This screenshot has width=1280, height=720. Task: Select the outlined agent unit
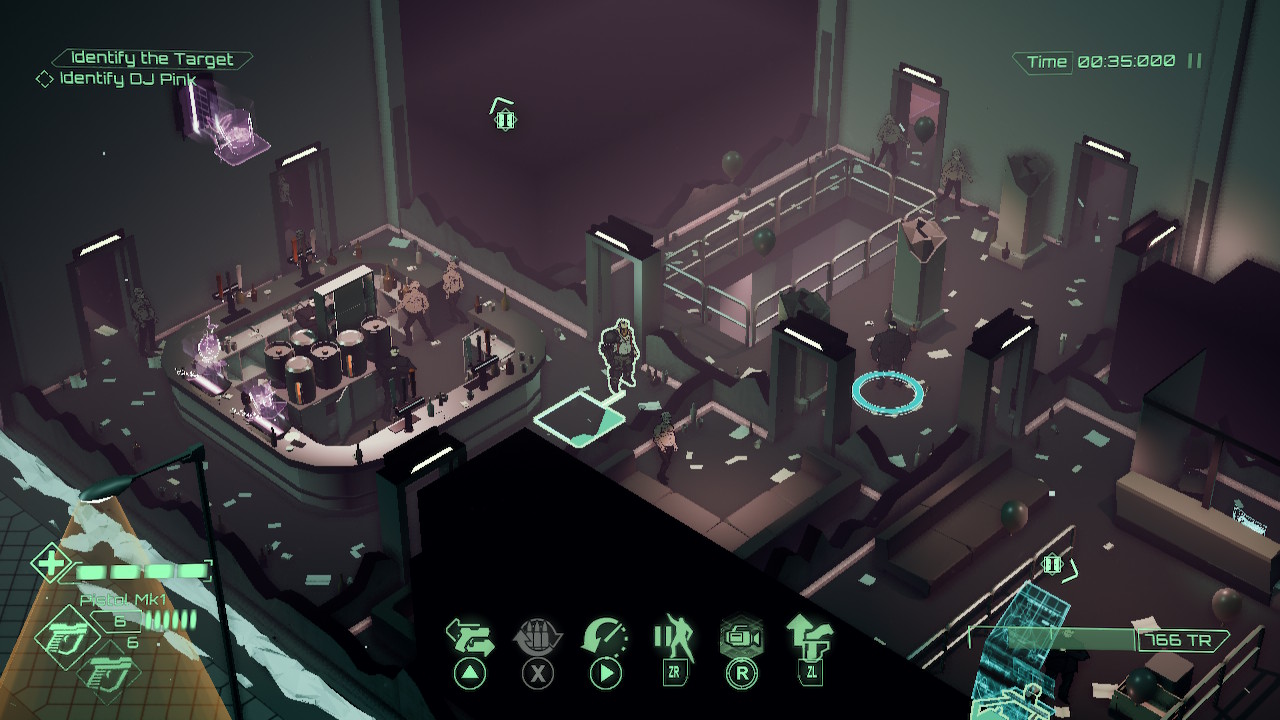point(620,354)
